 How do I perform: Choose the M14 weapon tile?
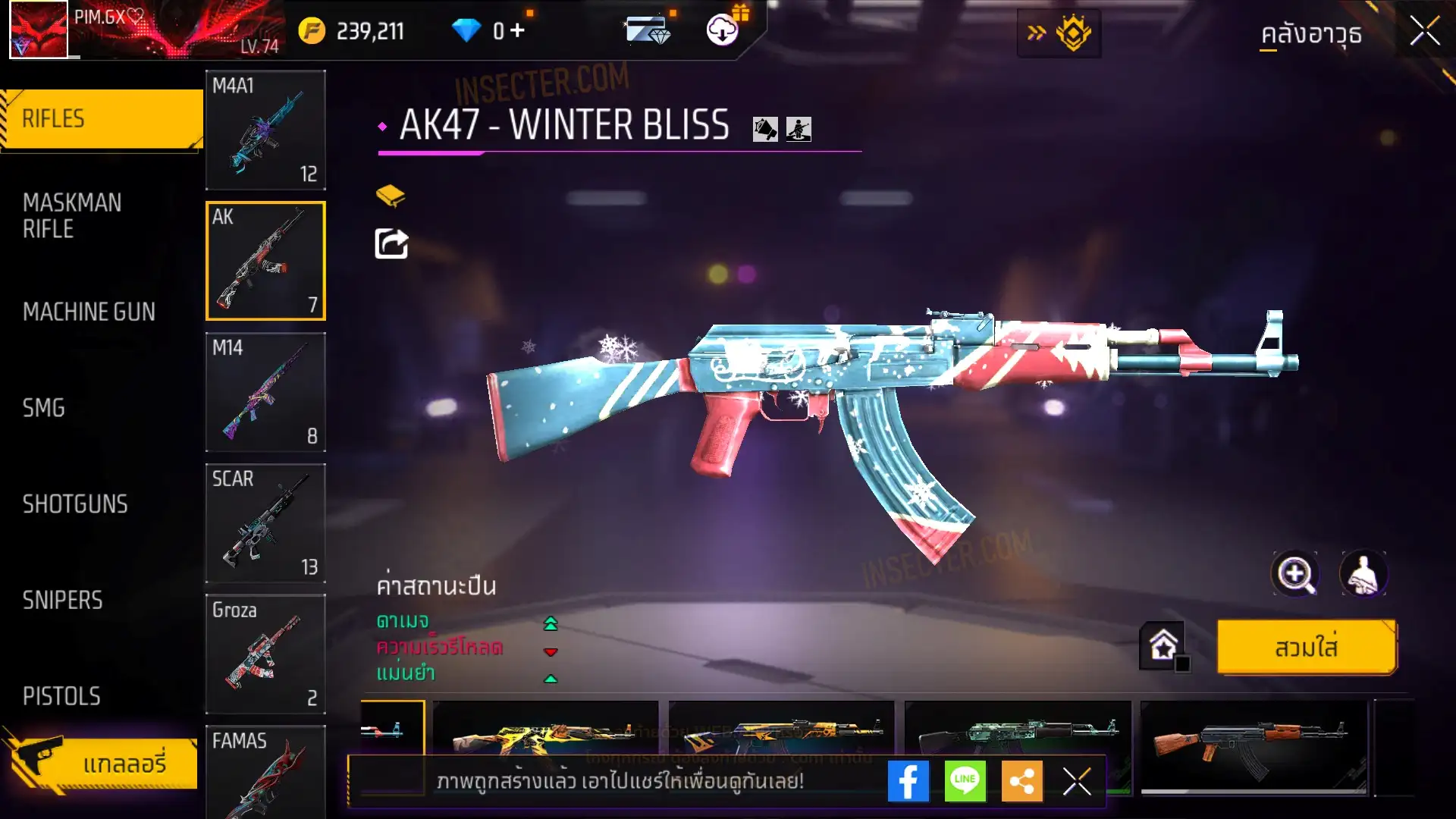[x=265, y=392]
